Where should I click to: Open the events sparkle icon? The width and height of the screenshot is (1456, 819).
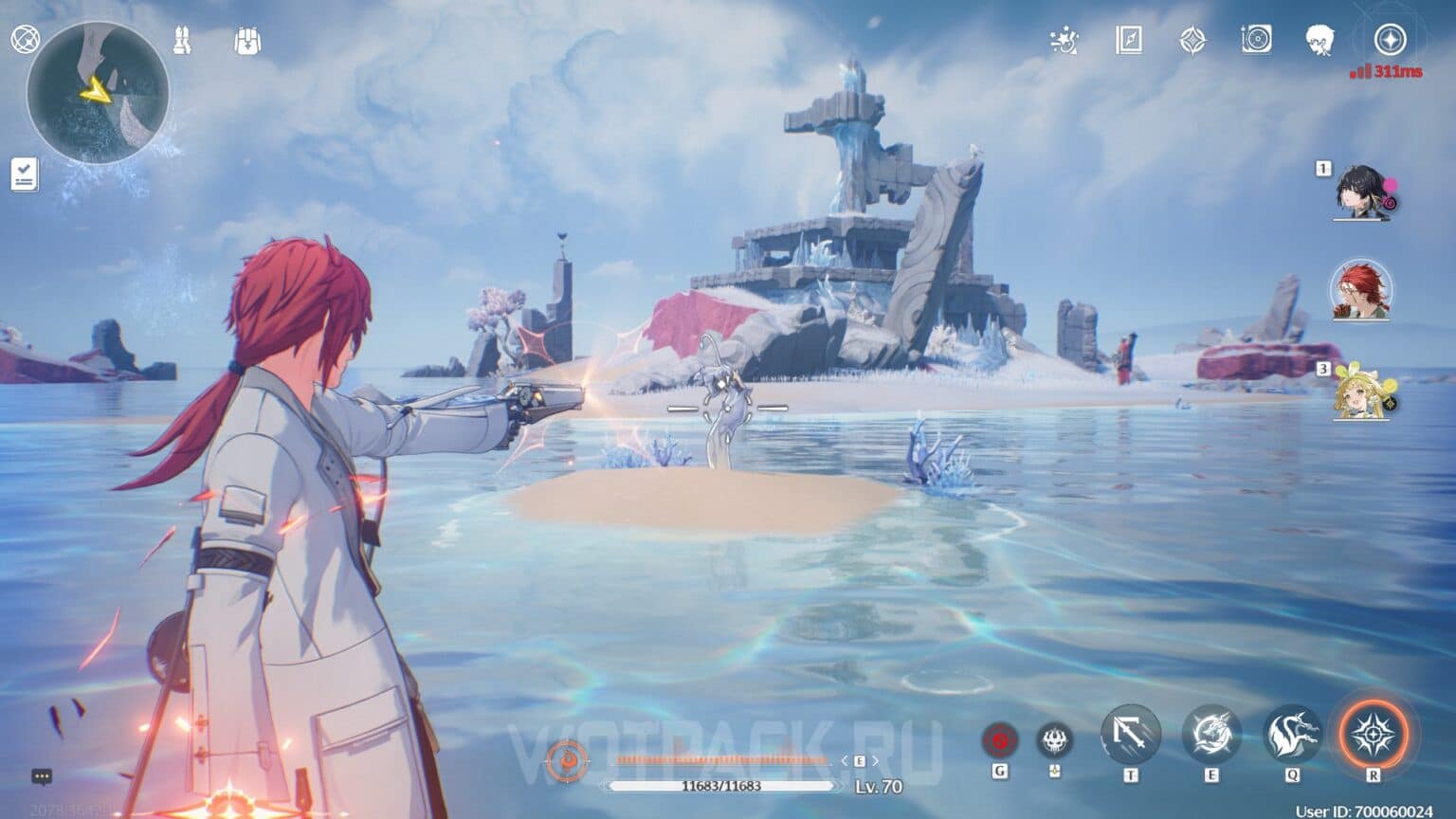click(1065, 41)
